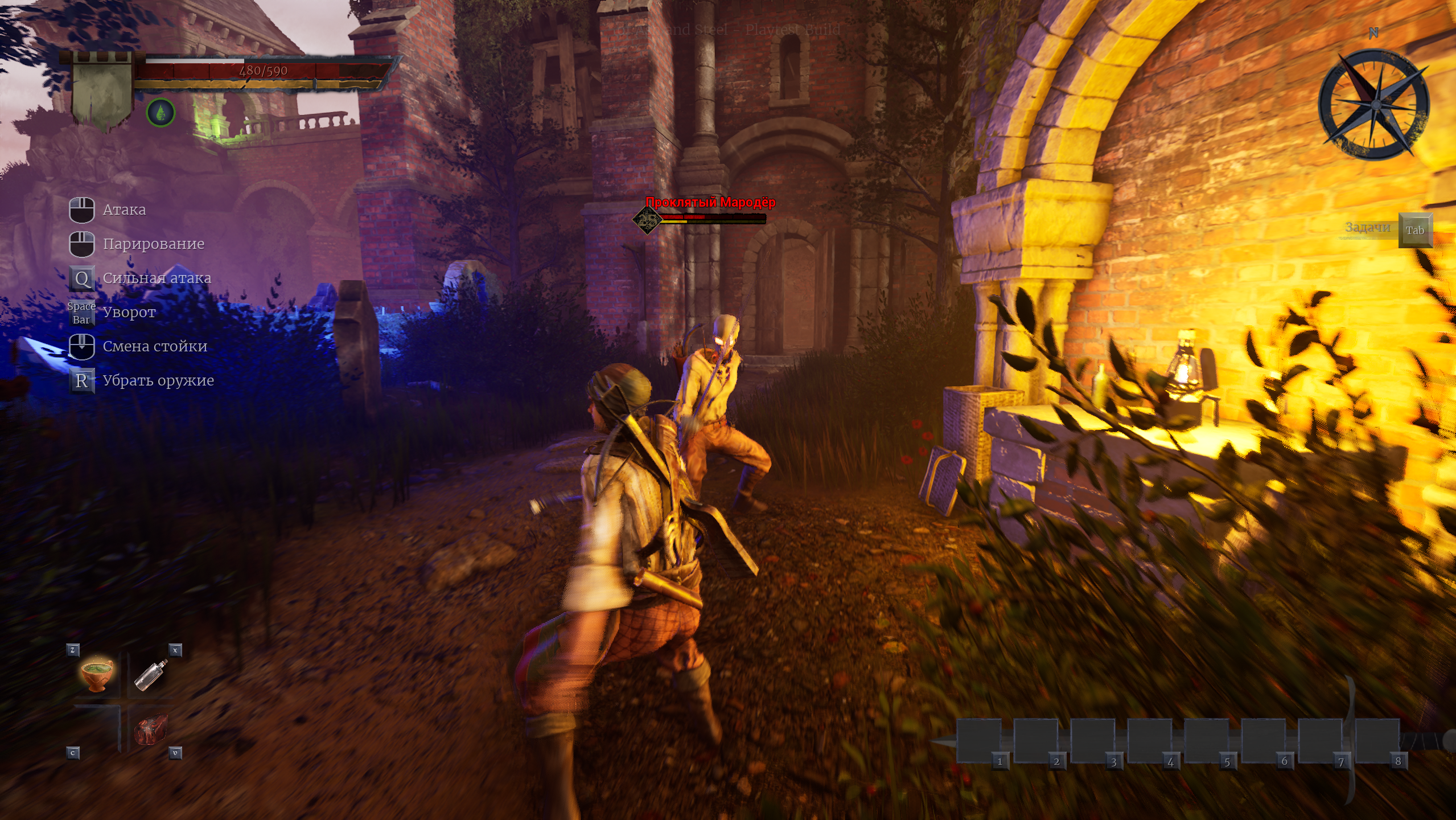Use the empty glass bottle quick slot

(x=151, y=675)
